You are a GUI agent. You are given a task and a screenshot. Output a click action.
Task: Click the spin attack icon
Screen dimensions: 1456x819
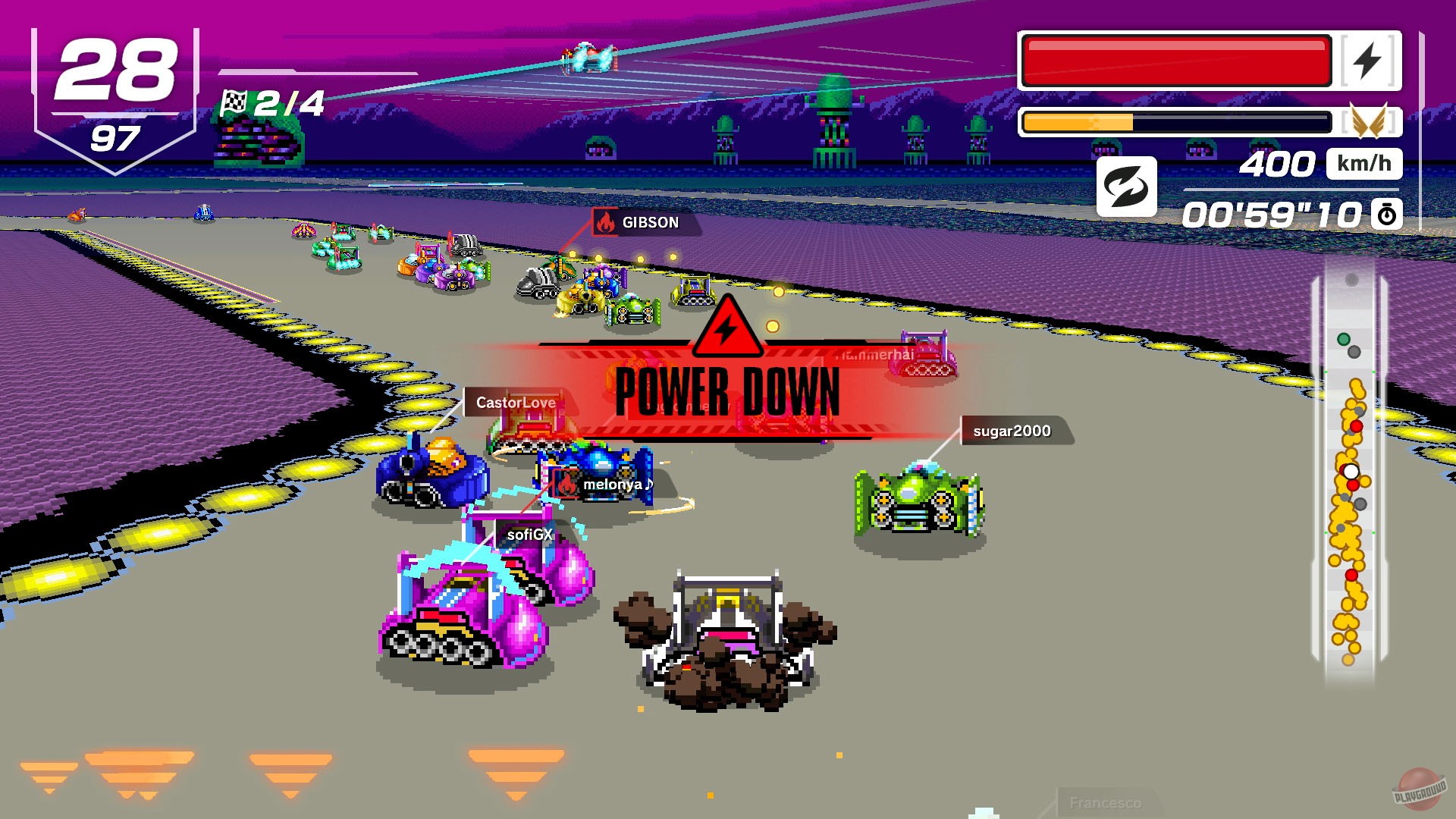pos(1125,187)
